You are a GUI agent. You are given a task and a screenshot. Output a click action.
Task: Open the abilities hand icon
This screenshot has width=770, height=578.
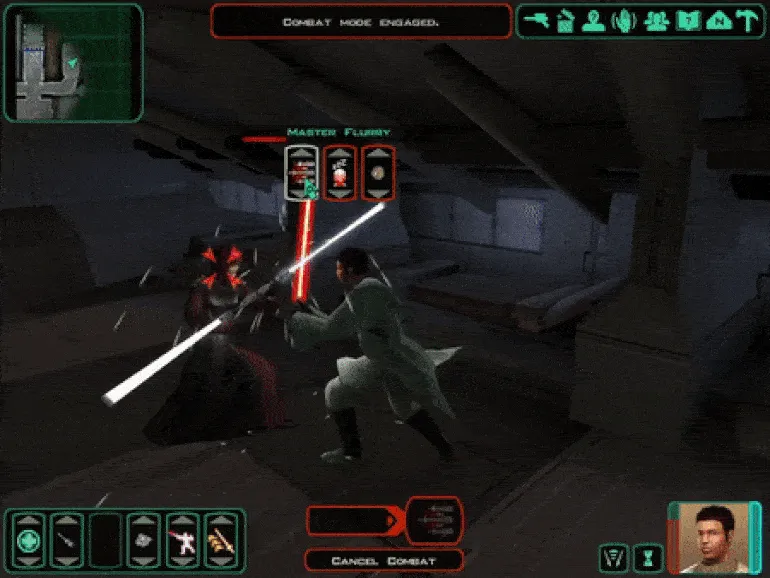tap(626, 21)
